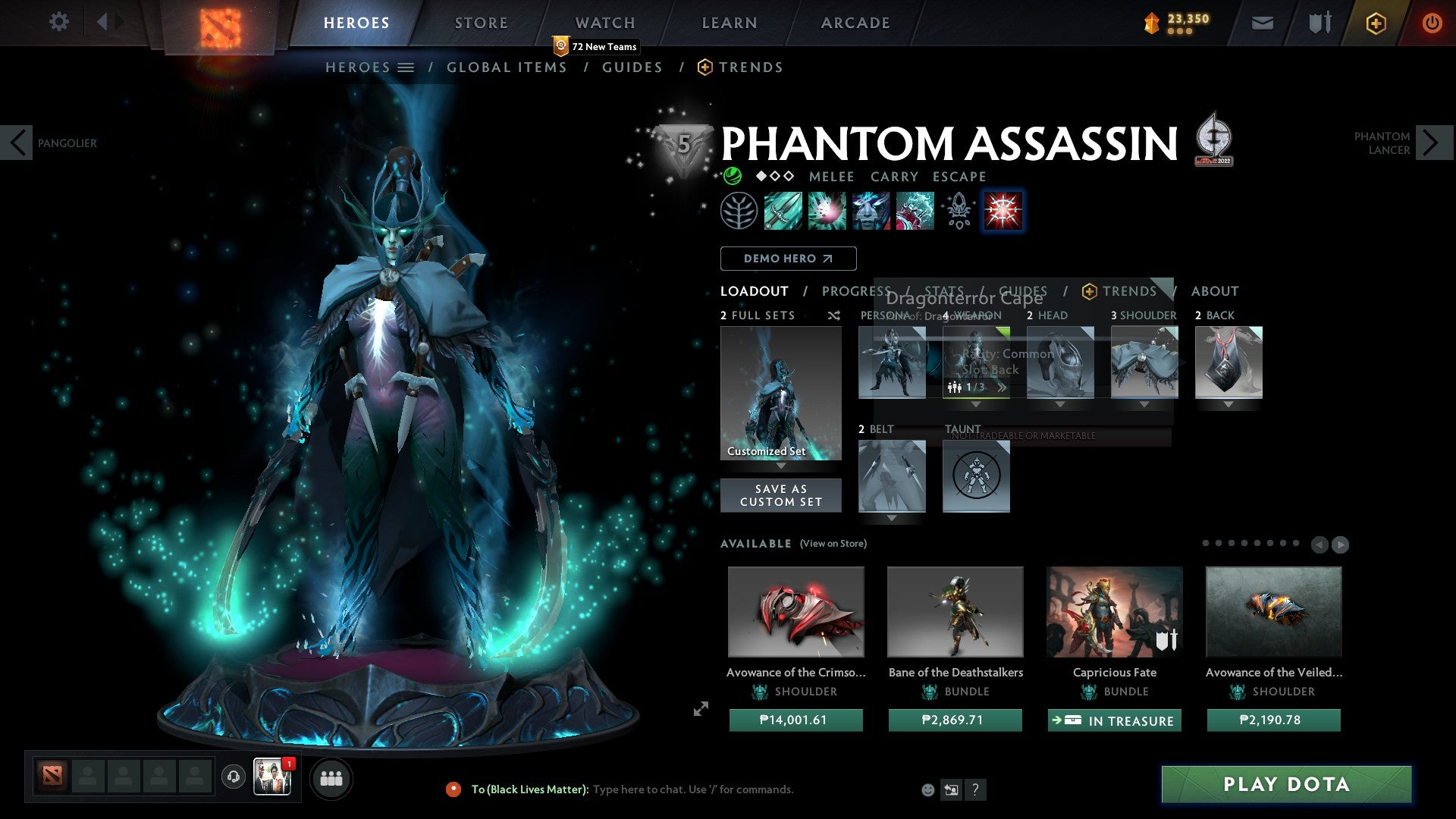The width and height of the screenshot is (1456, 819).
Task: Buy Bane of the Deathstalkers bundle
Action: [955, 720]
